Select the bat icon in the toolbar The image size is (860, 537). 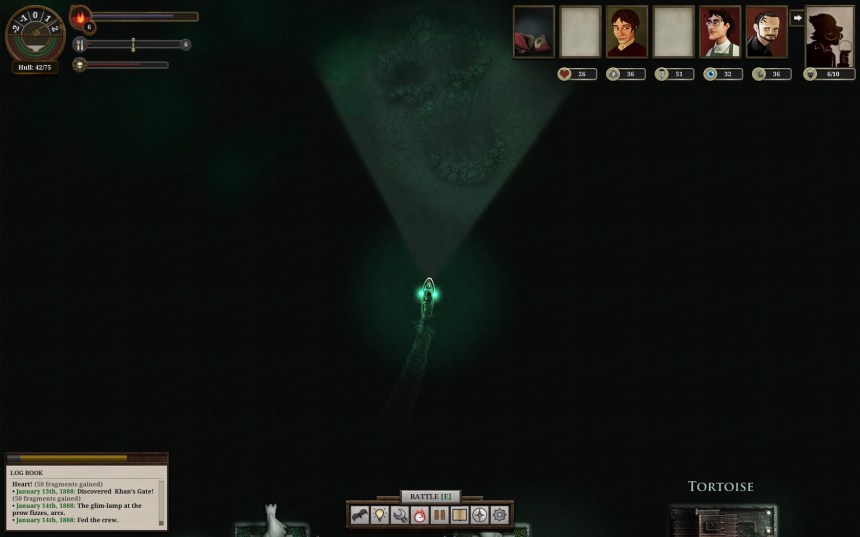360,515
